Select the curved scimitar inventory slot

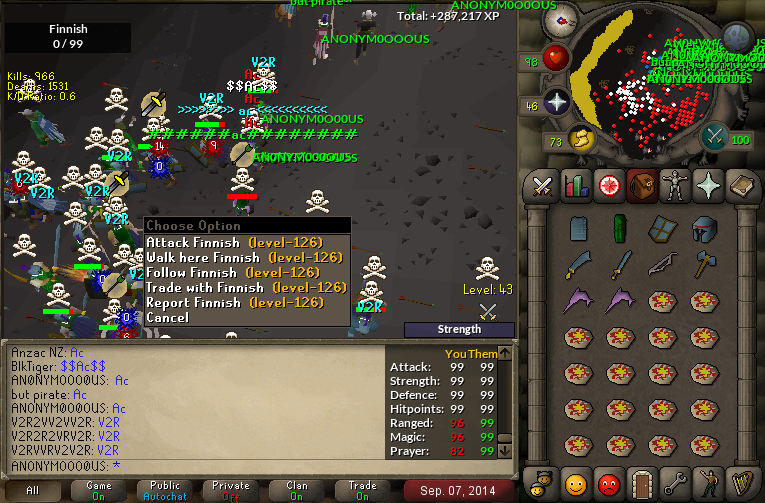(580, 264)
